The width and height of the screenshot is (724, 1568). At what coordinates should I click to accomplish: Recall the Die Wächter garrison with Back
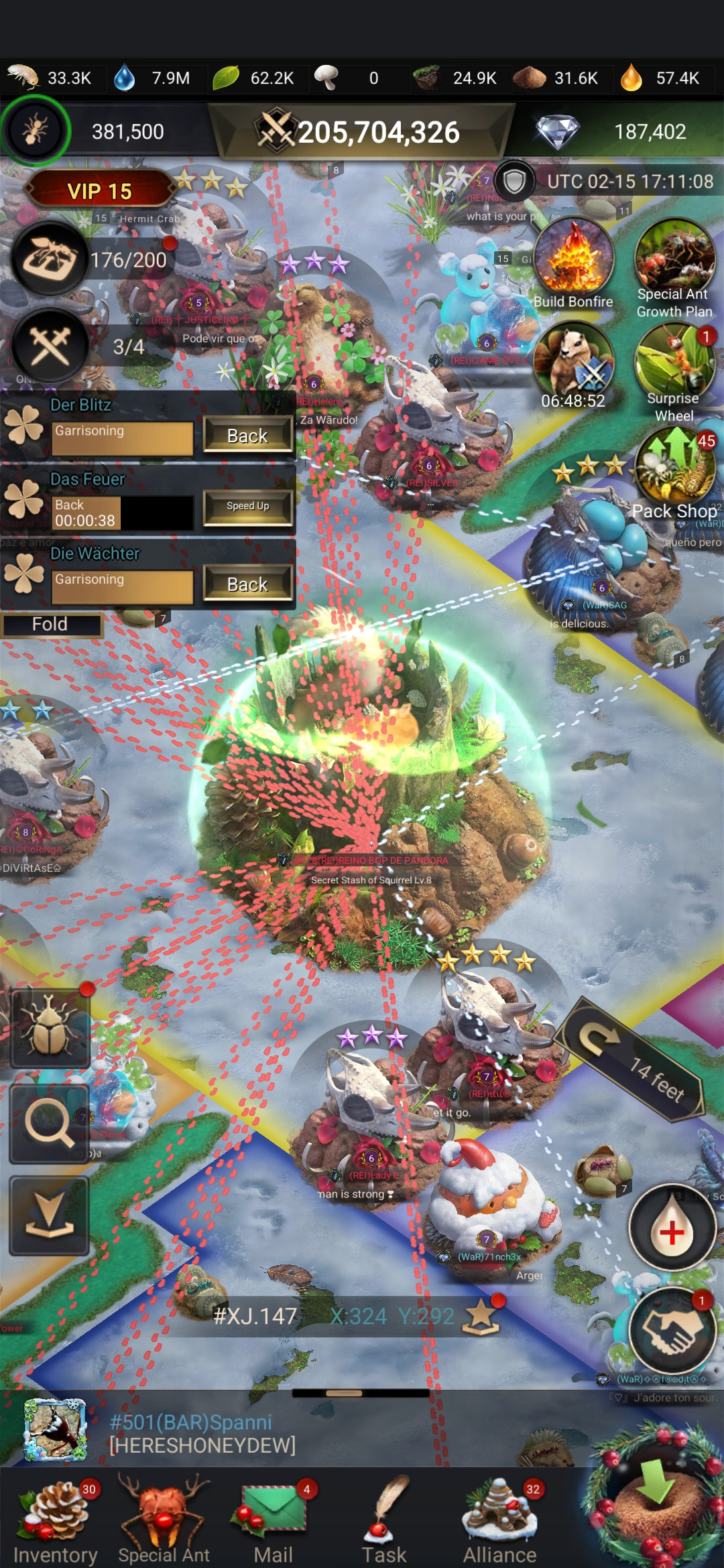(x=247, y=584)
